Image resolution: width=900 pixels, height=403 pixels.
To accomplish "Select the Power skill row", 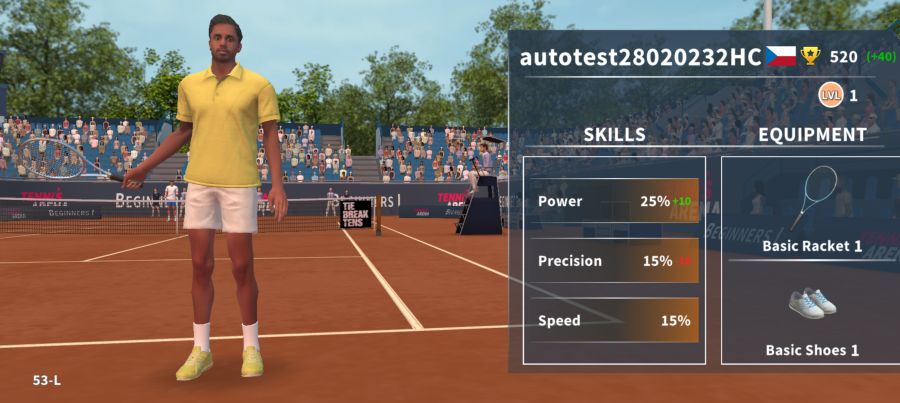I will coord(614,201).
